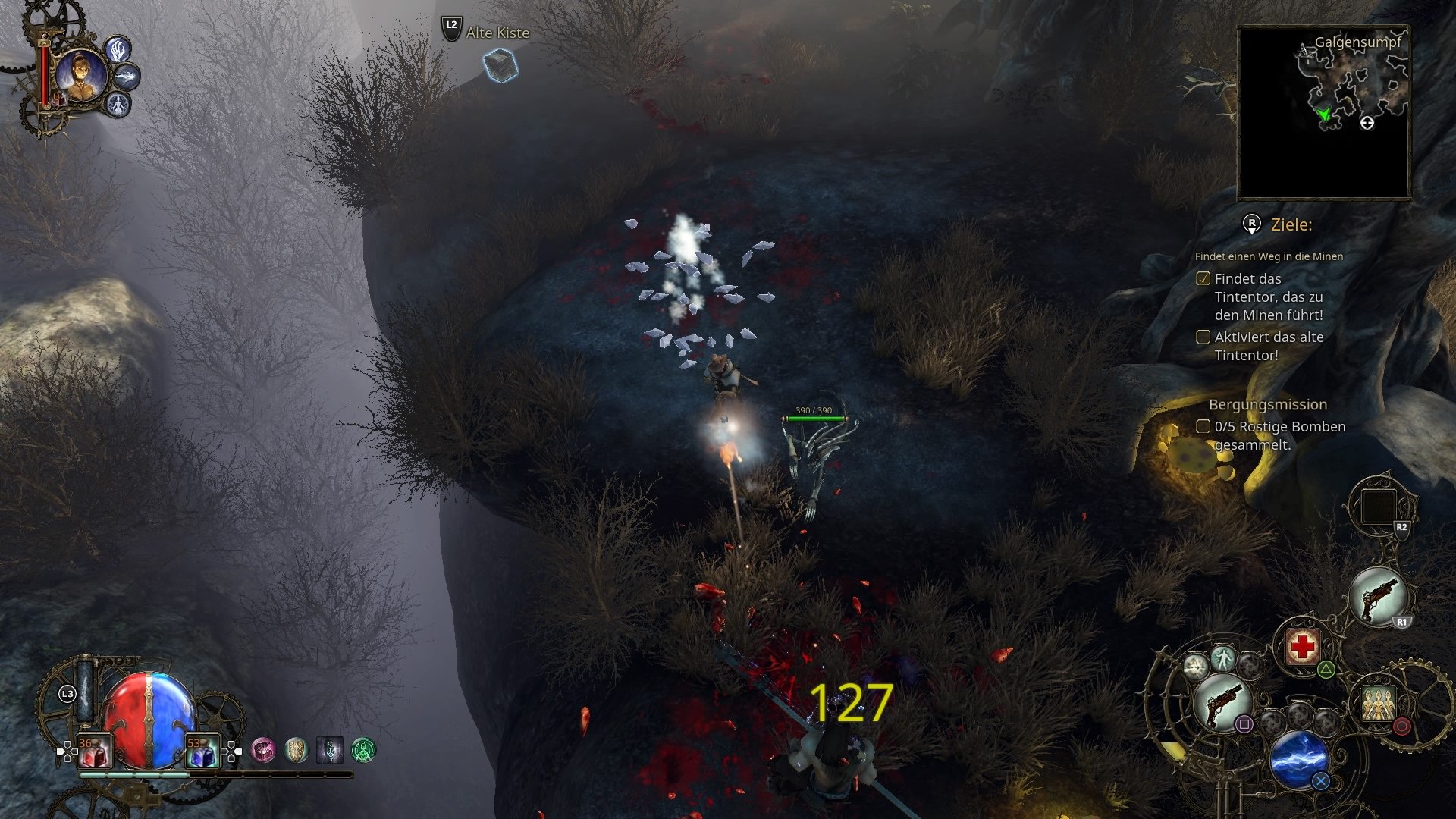Use the lightning skill on the X button
This screenshot has height=819, width=1456.
[x=1298, y=760]
